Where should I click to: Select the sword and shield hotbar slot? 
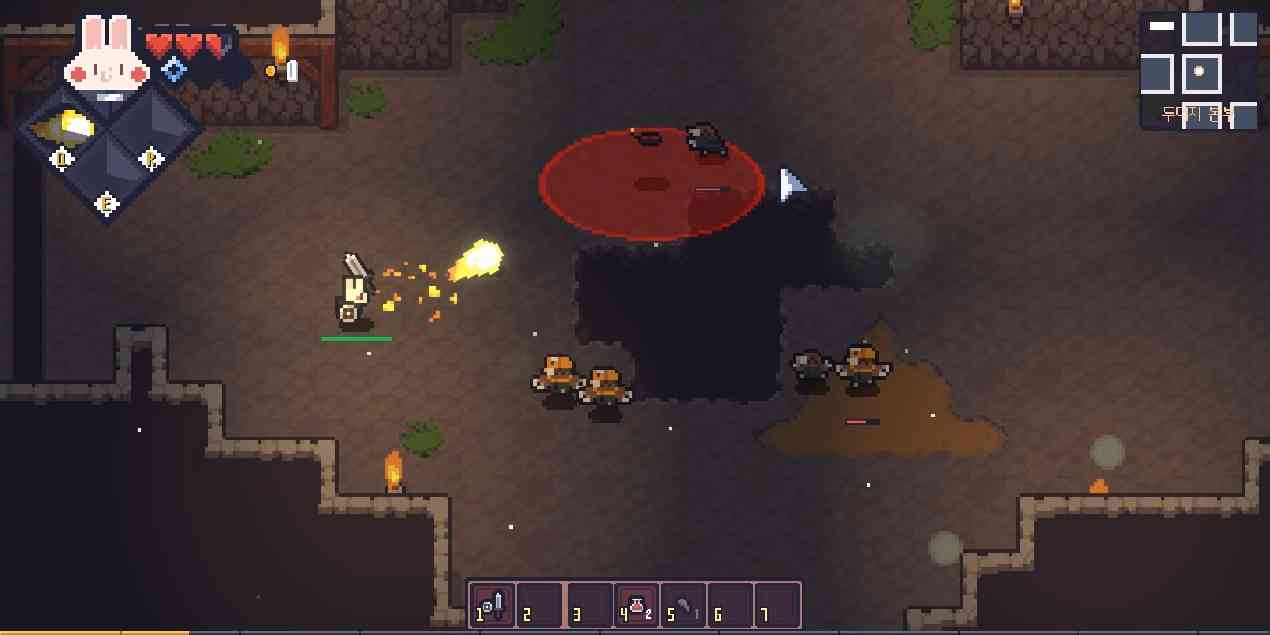tap(492, 605)
